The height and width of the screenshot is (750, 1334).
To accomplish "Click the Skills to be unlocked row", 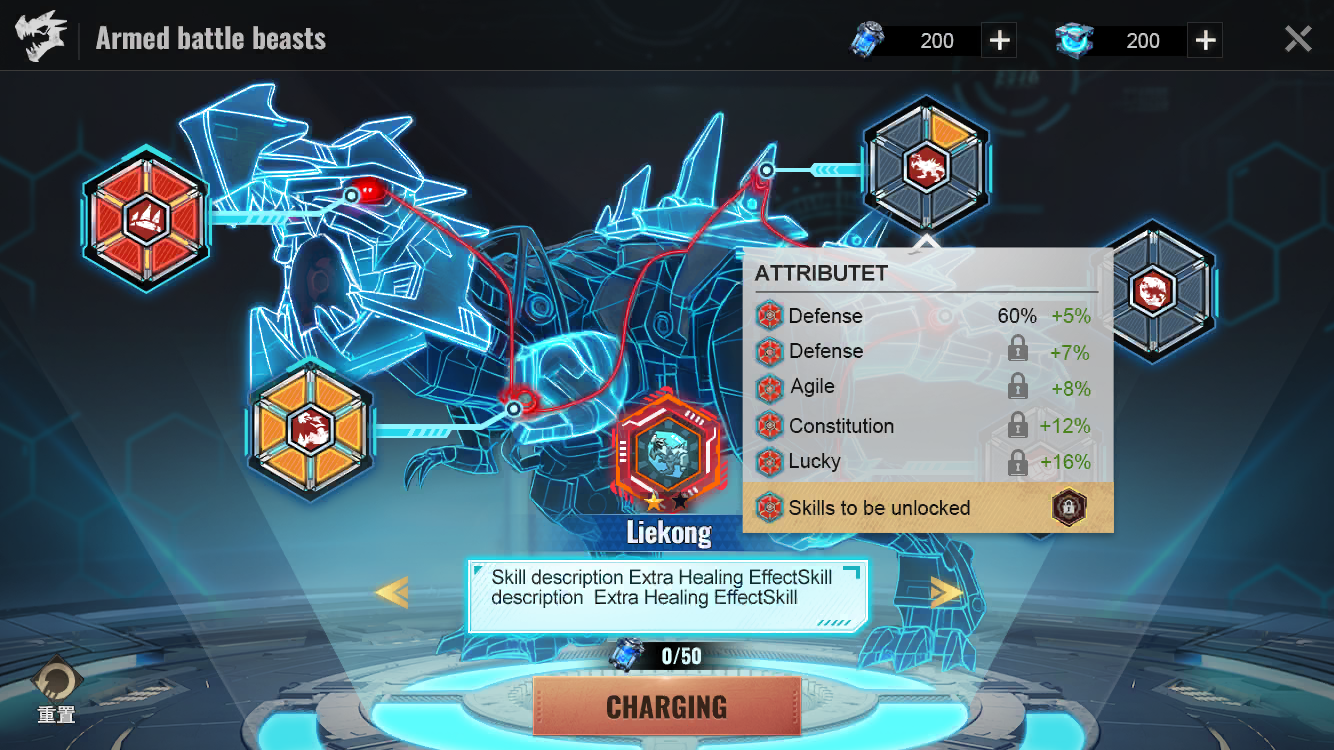I will tap(927, 508).
